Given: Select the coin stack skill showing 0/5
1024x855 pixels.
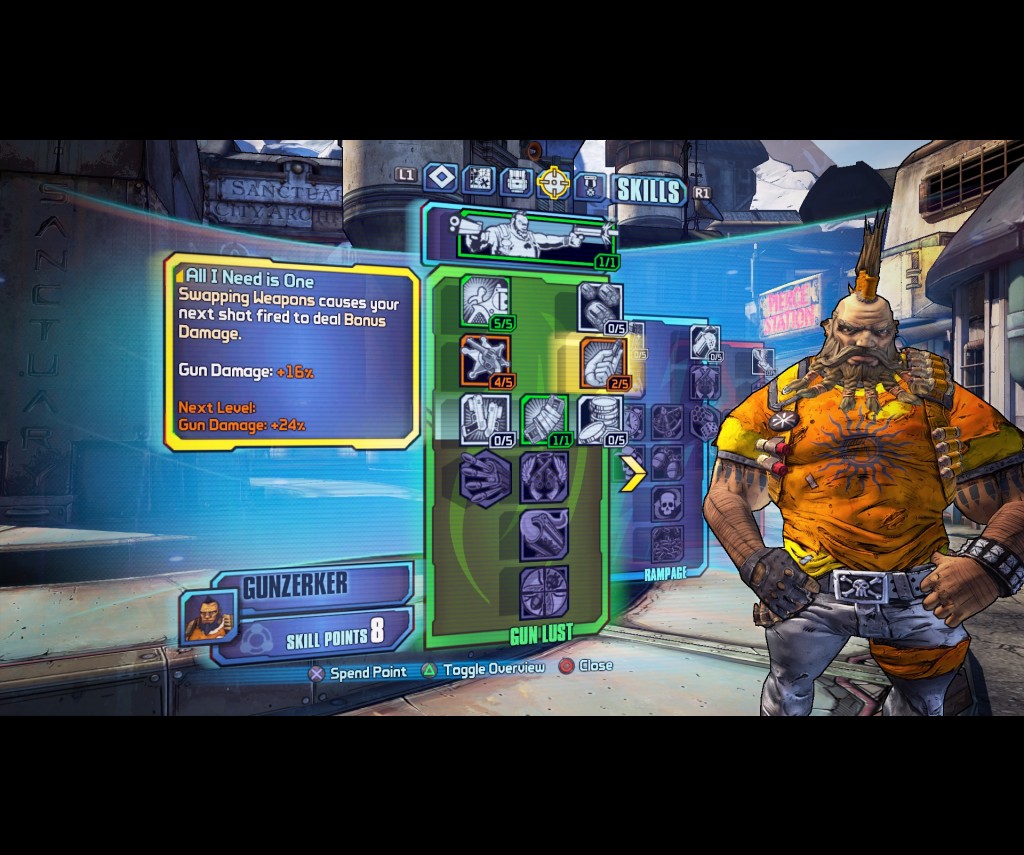Looking at the screenshot, I should pos(602,418).
